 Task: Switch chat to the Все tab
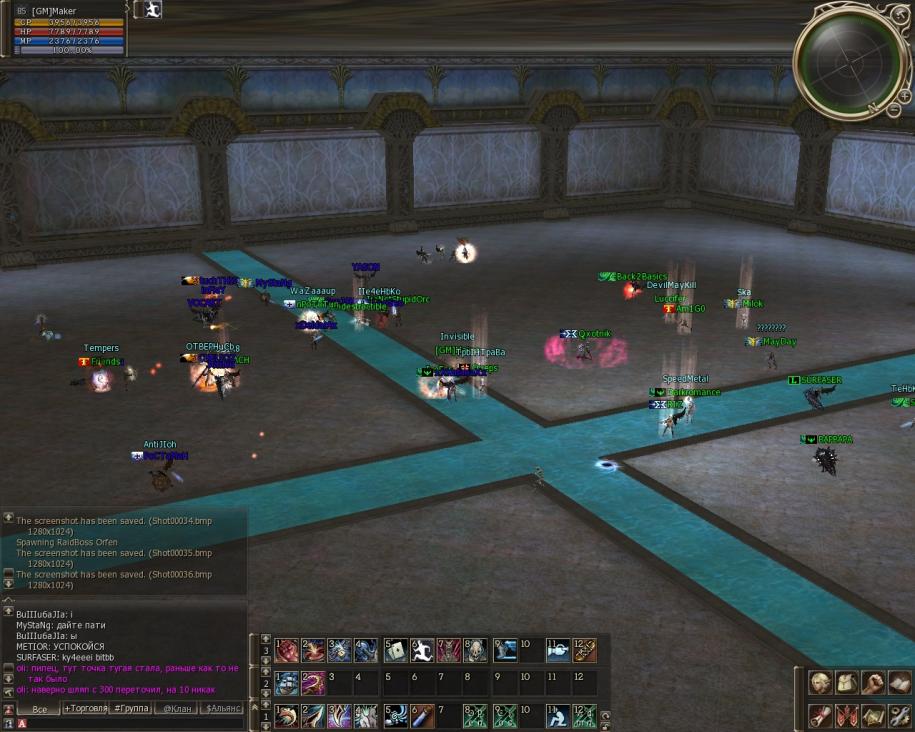coord(40,709)
